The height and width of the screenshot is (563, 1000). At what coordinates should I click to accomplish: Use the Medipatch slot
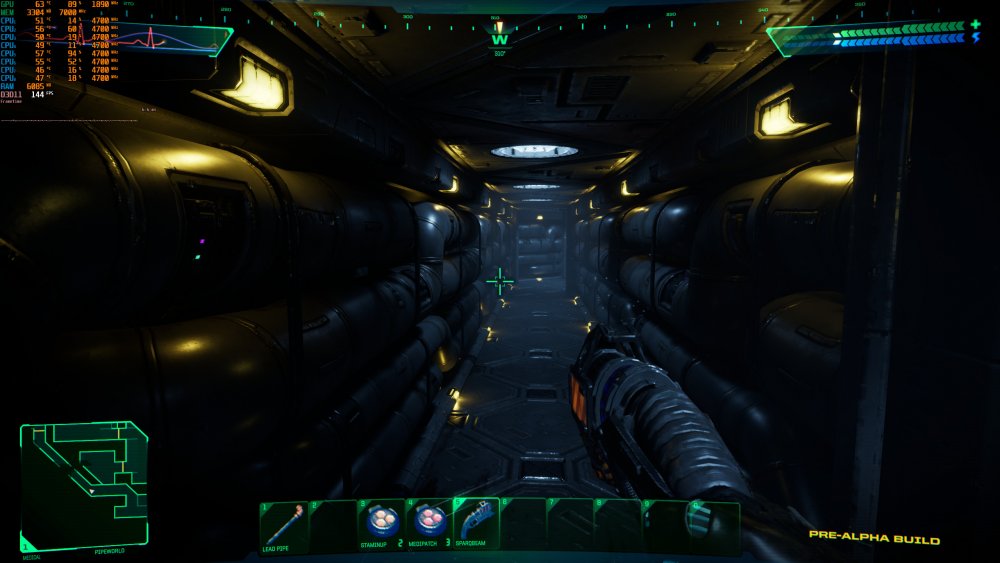click(429, 524)
